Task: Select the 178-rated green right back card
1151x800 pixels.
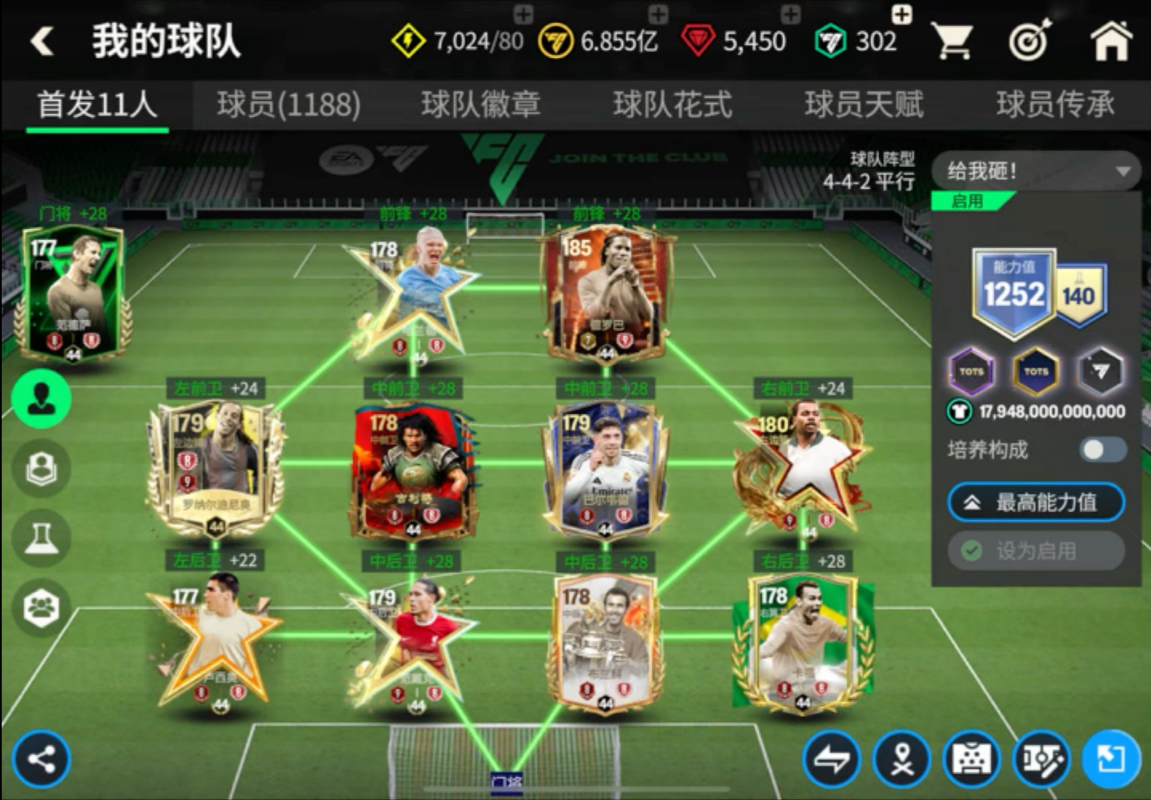Action: pyautogui.click(x=802, y=642)
